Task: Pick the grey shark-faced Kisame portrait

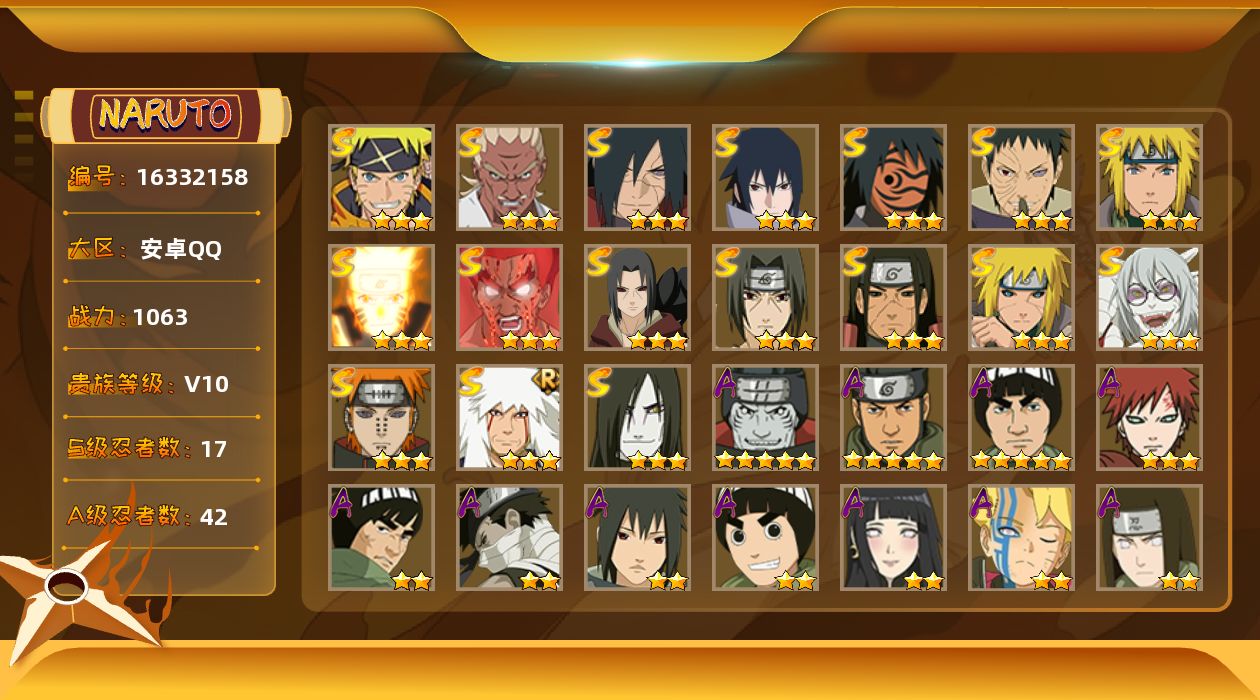Action: click(765, 417)
